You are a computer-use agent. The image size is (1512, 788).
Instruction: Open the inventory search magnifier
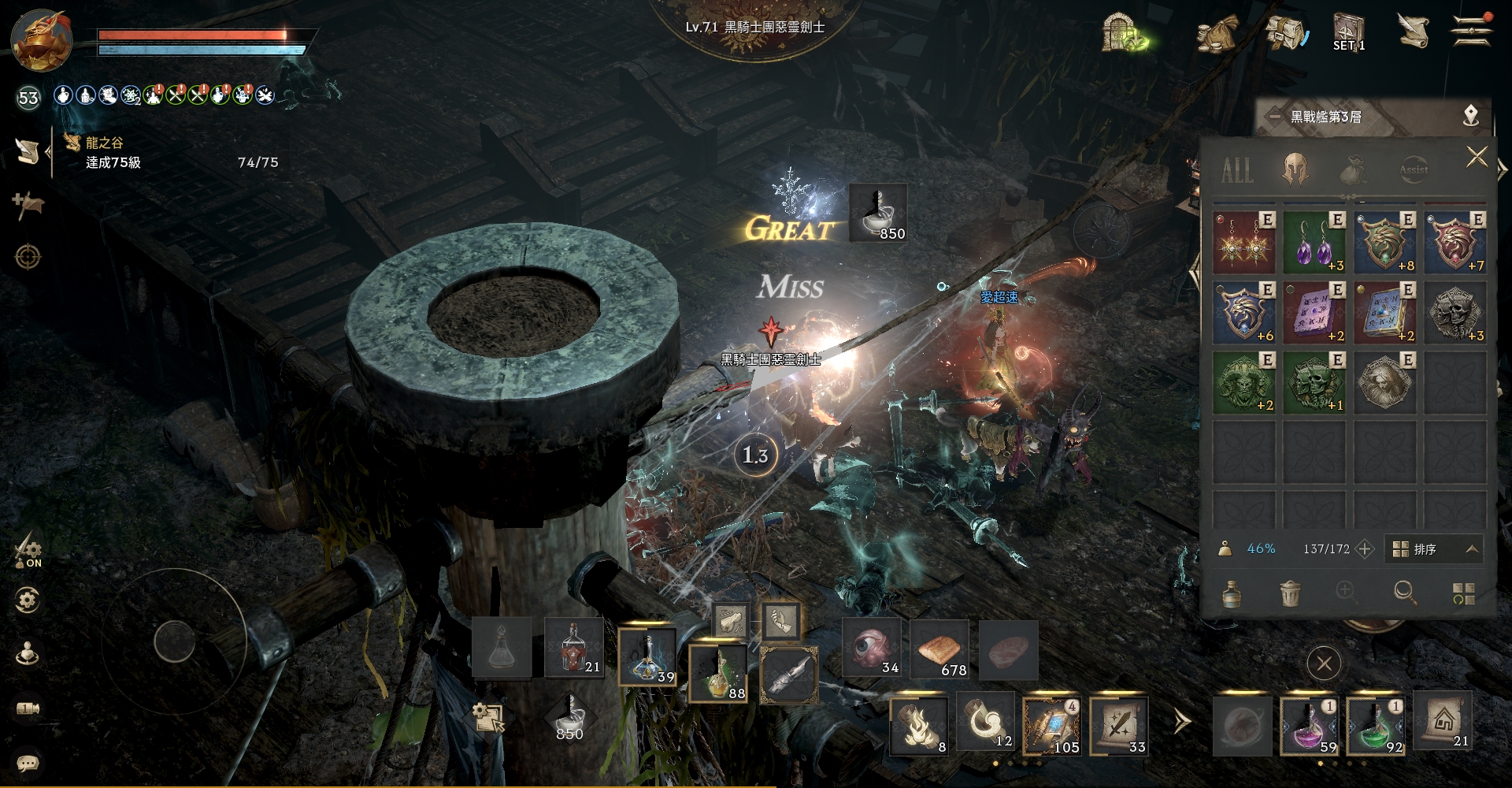point(1404,593)
